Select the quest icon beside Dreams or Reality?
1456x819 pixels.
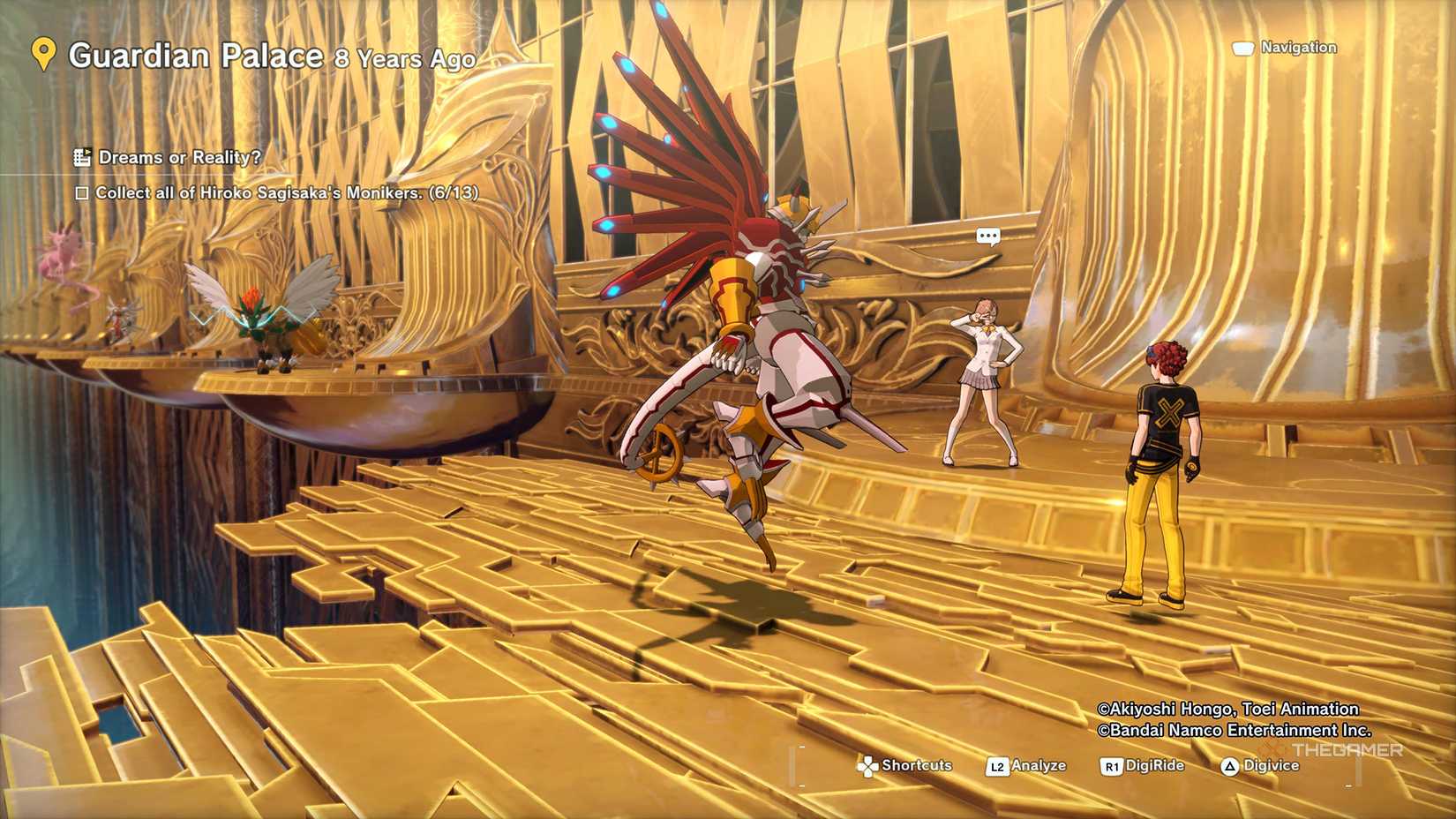82,158
